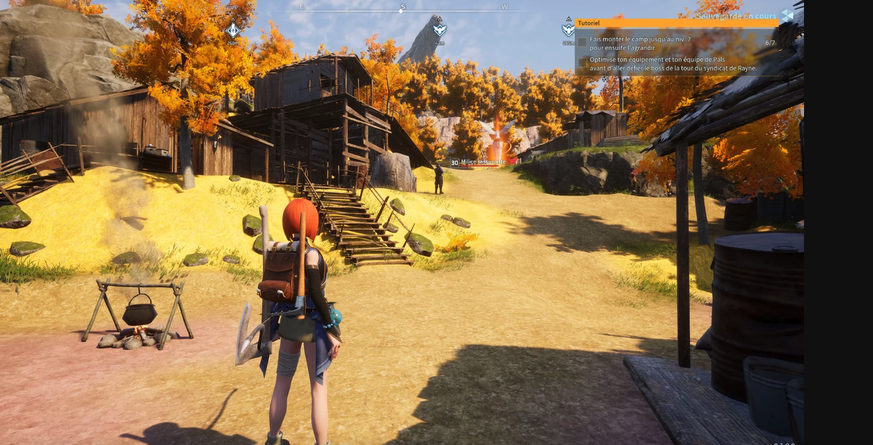Viewport: 873px width, 445px height.
Task: Click the compass bar at top center
Action: [x=403, y=9]
